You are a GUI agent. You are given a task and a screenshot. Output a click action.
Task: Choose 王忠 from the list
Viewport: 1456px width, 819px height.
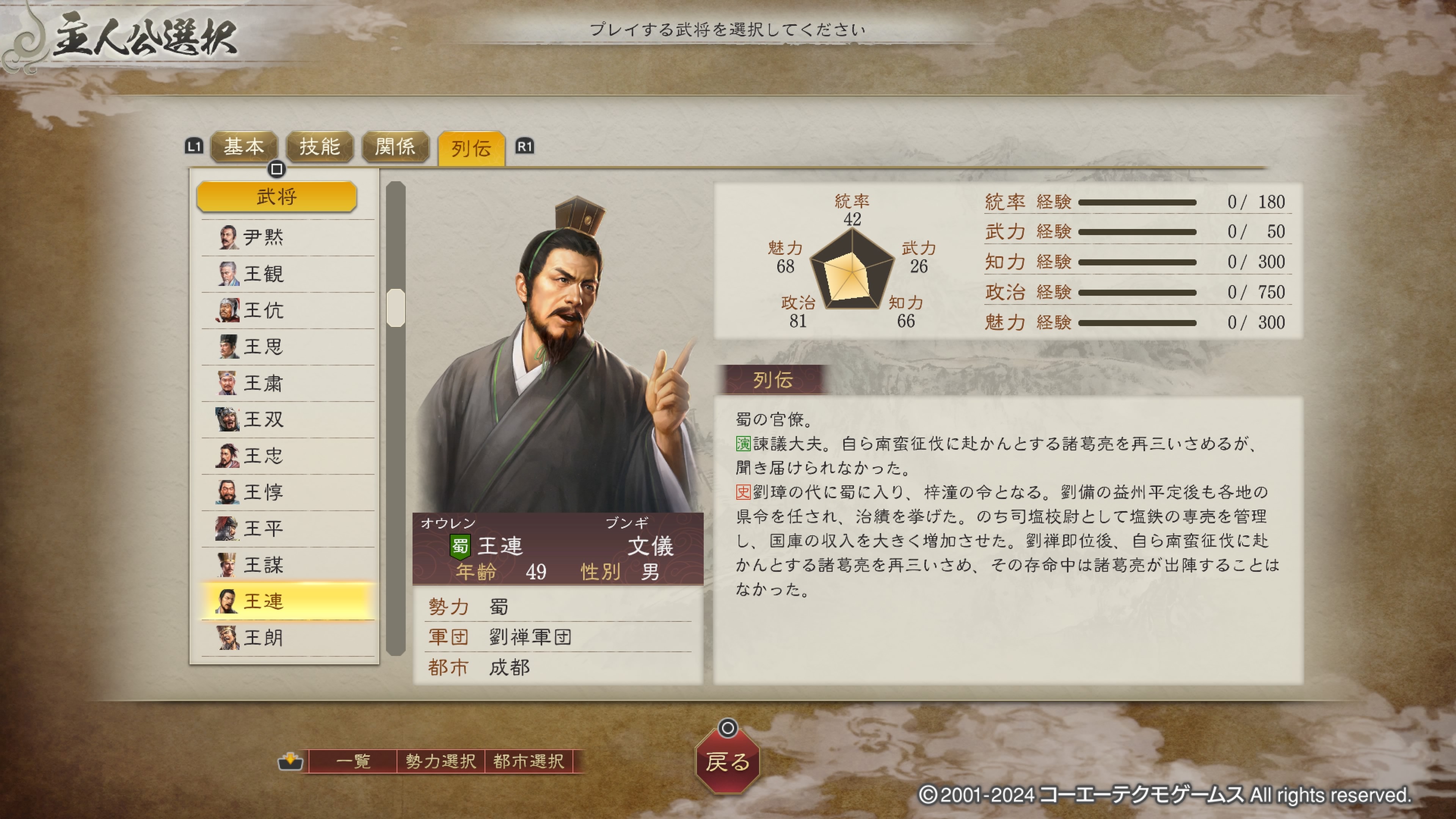[x=287, y=455]
